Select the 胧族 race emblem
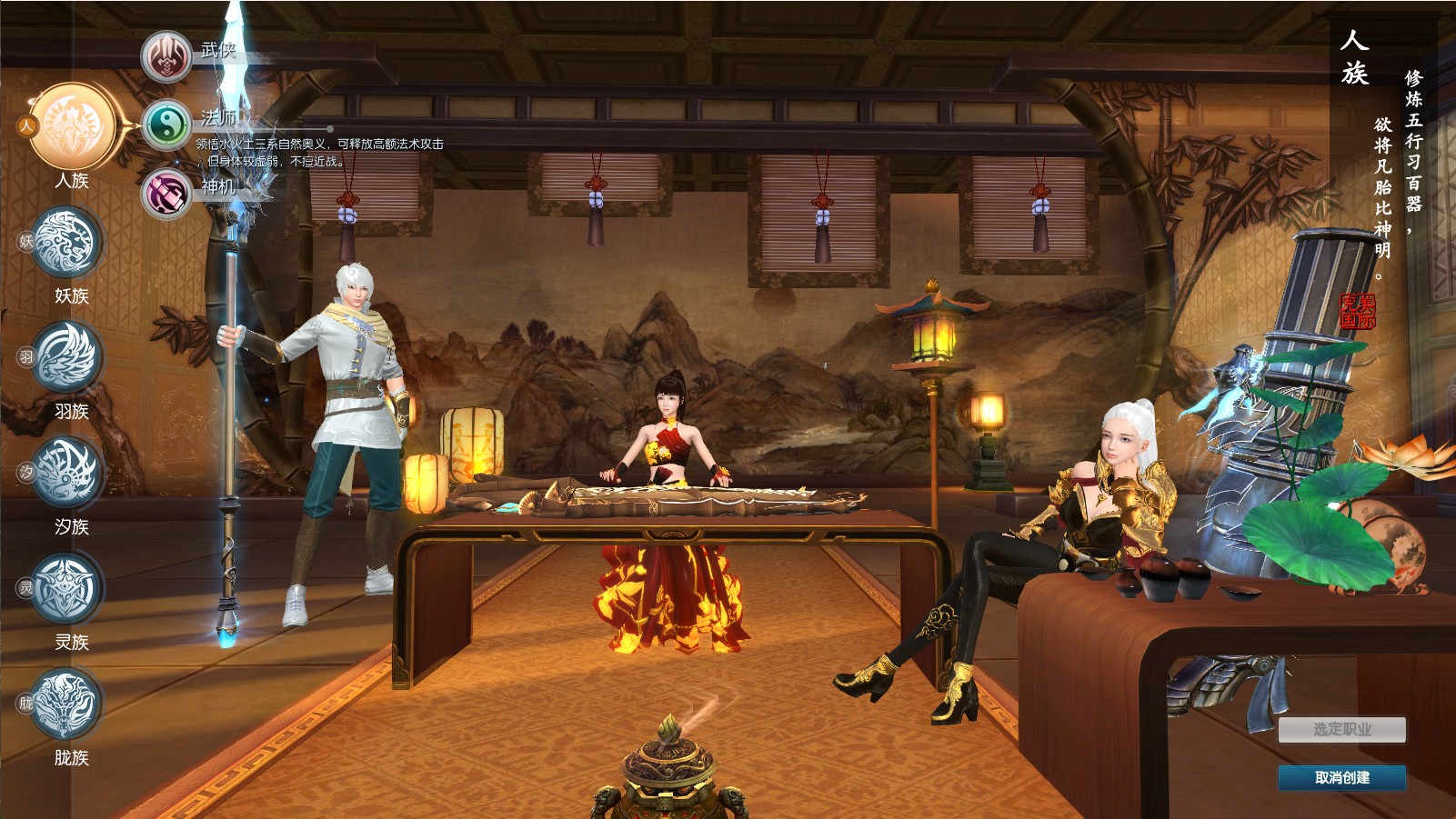Screen dimensions: 1456x819 [x=65, y=704]
